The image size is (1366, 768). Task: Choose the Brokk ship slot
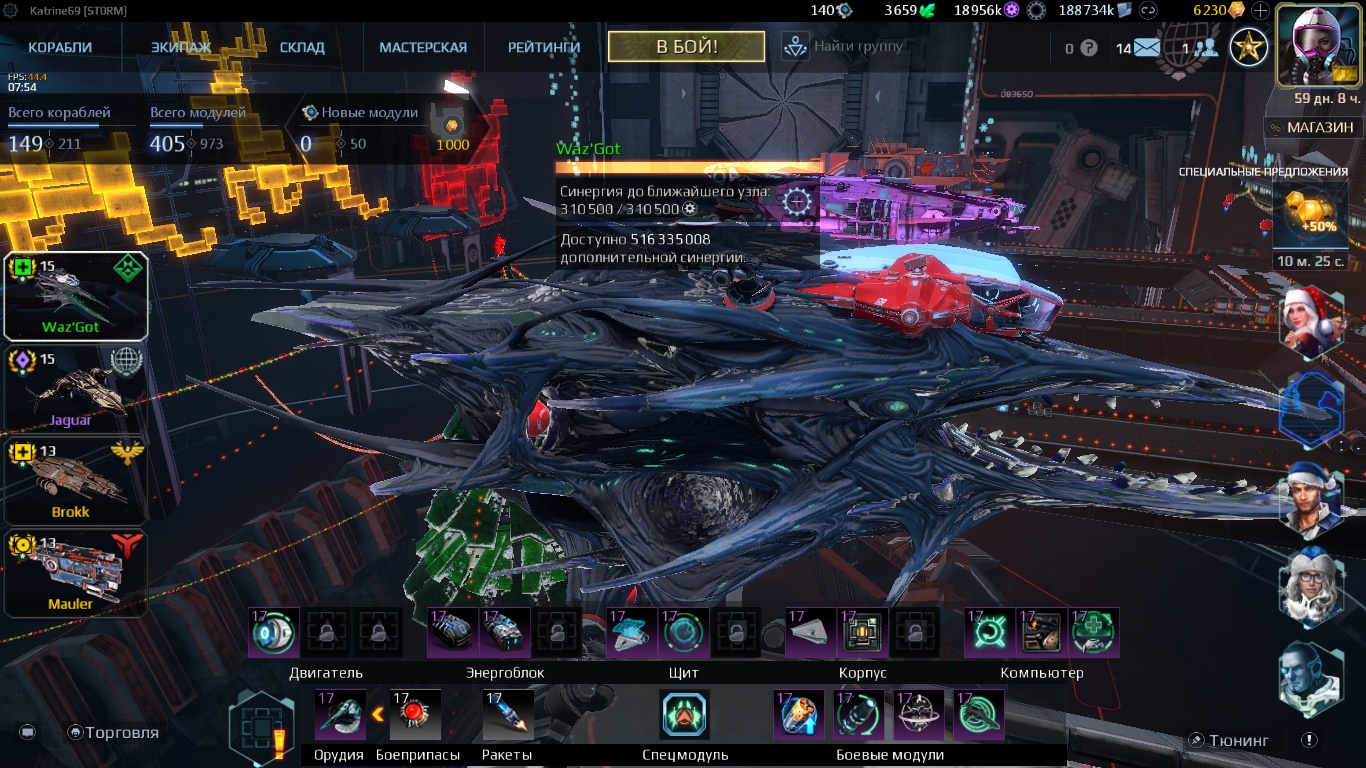[76, 480]
